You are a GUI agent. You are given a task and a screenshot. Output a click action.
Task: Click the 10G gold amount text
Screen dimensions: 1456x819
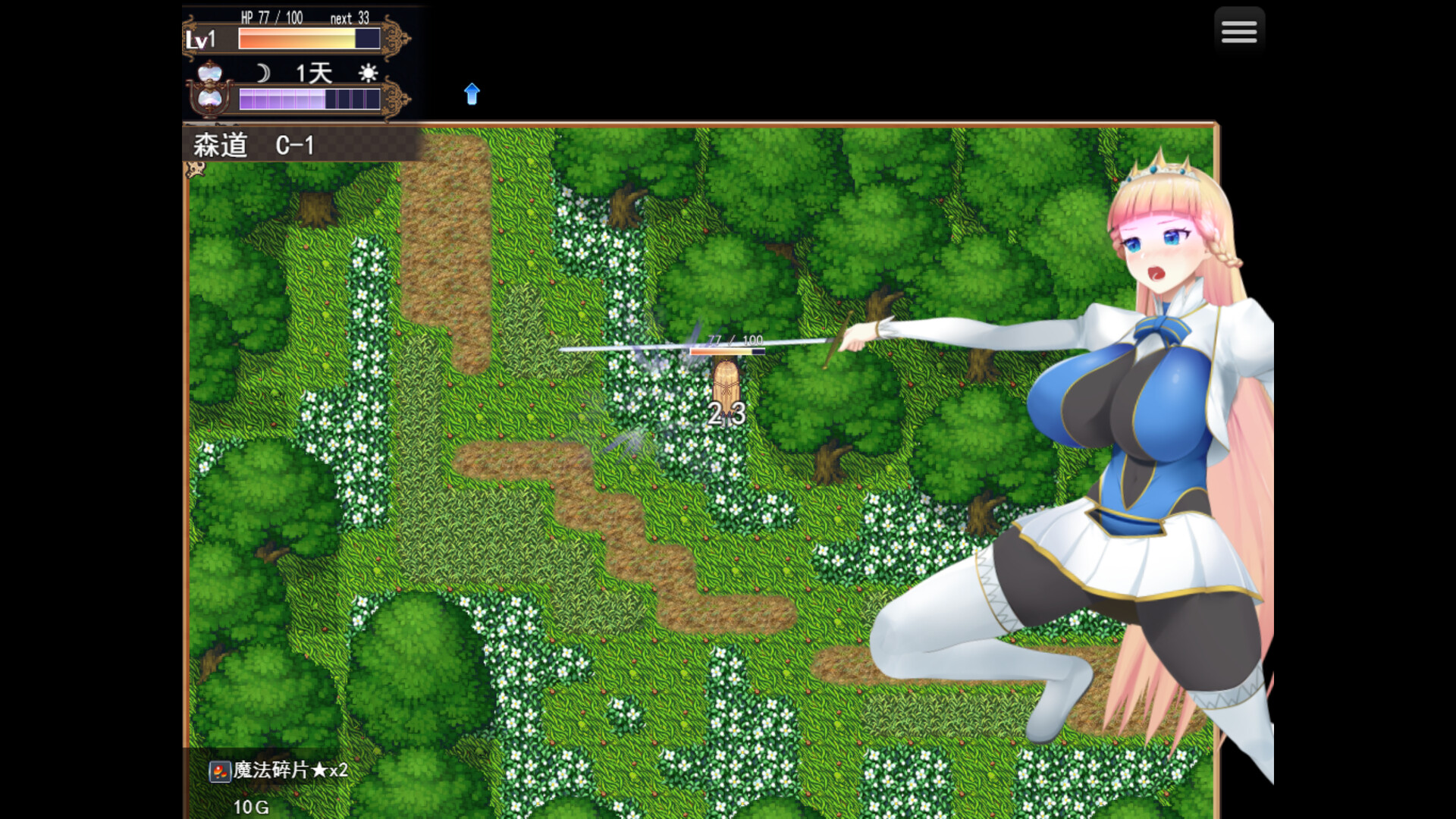point(251,807)
